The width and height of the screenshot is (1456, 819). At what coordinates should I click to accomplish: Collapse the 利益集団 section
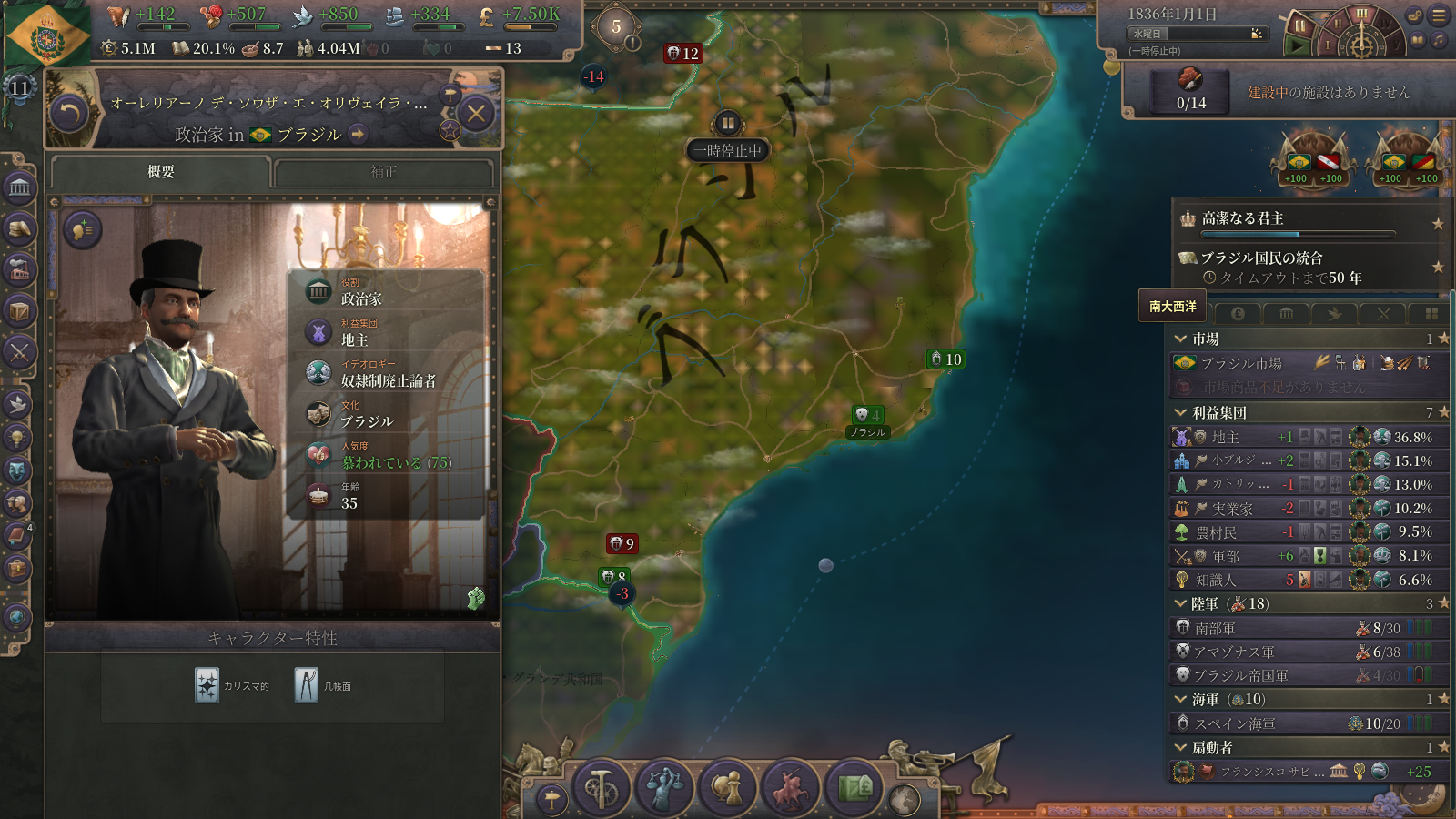click(x=1181, y=412)
